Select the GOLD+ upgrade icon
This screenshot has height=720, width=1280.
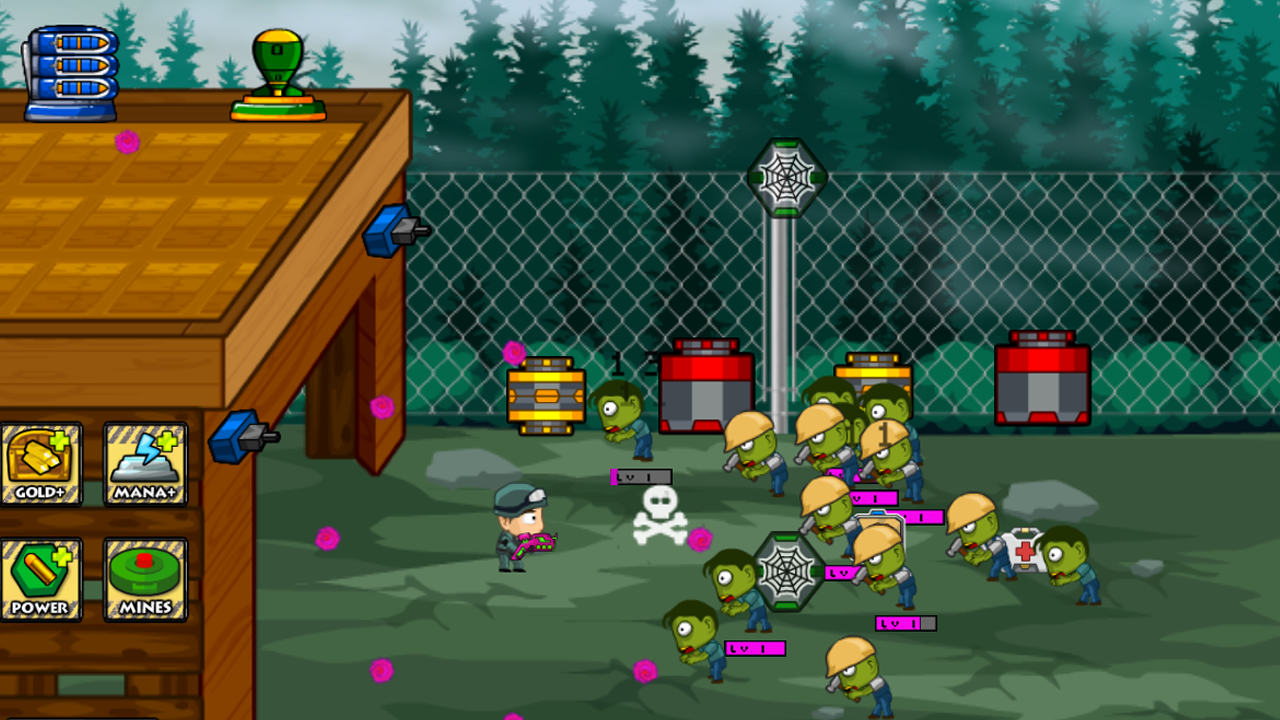[x=42, y=462]
